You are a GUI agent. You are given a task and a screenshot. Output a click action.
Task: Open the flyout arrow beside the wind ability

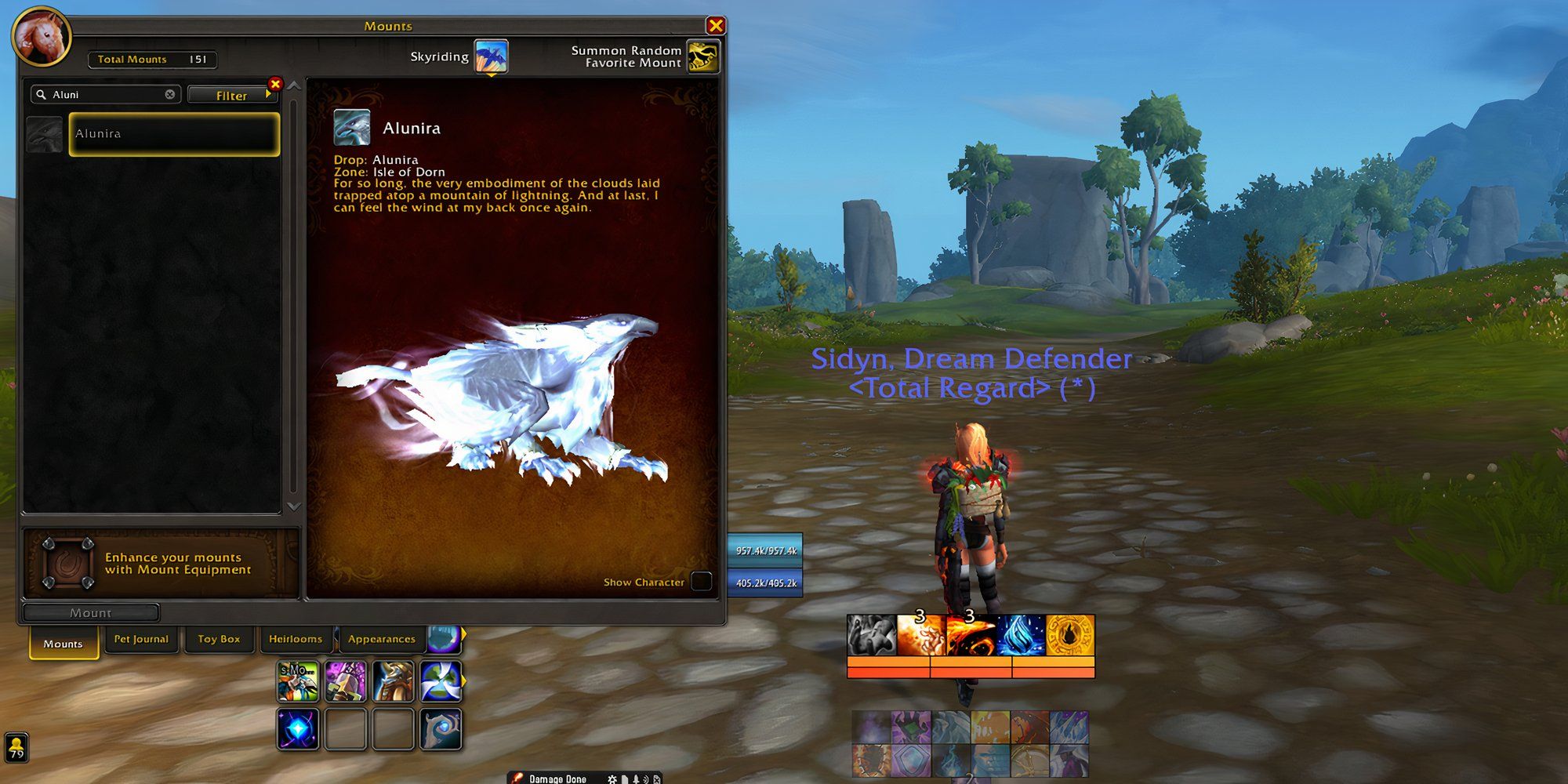464,681
